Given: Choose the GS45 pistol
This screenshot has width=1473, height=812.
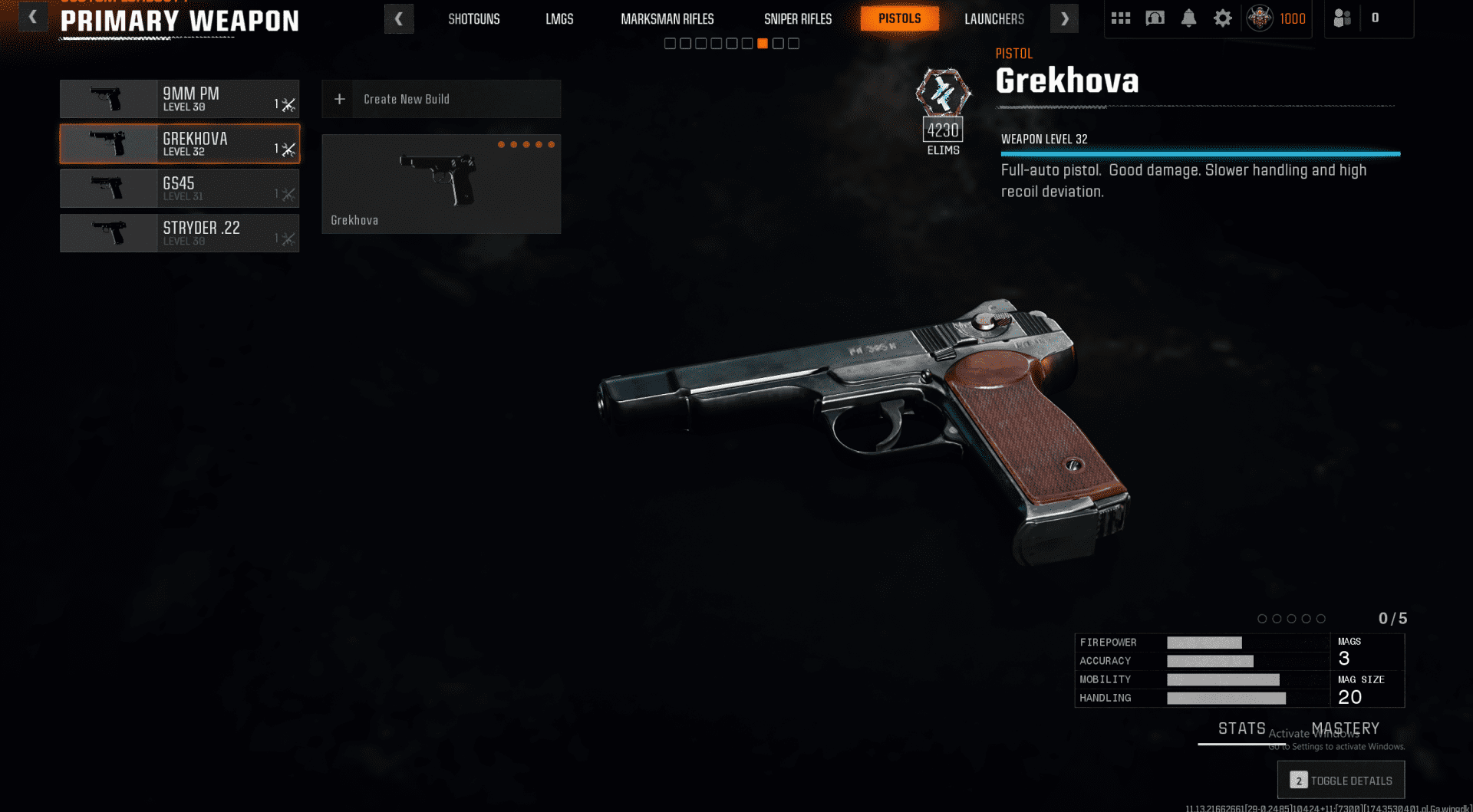Looking at the screenshot, I should tap(180, 189).
